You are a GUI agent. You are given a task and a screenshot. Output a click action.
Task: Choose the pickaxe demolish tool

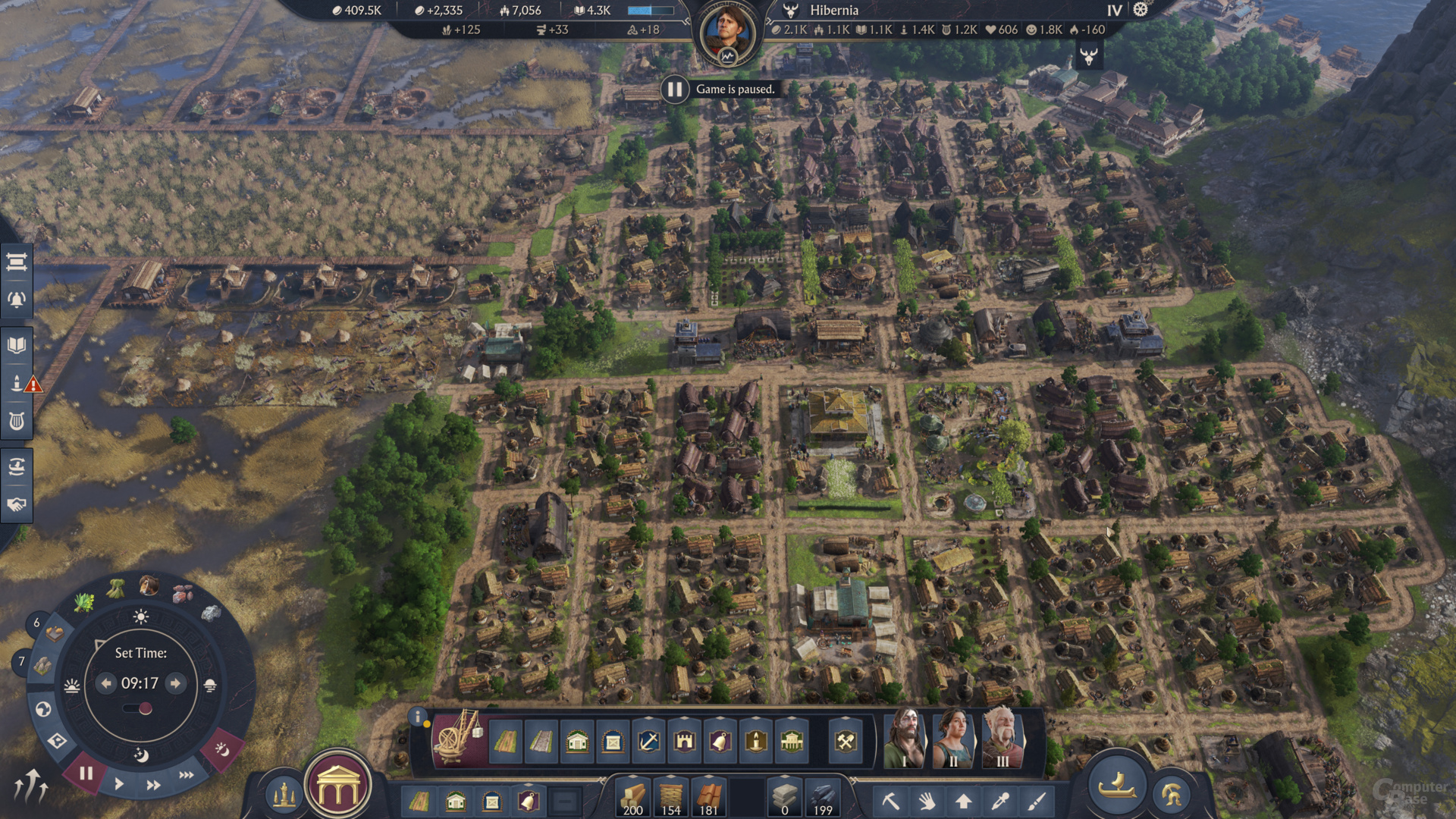(x=890, y=800)
